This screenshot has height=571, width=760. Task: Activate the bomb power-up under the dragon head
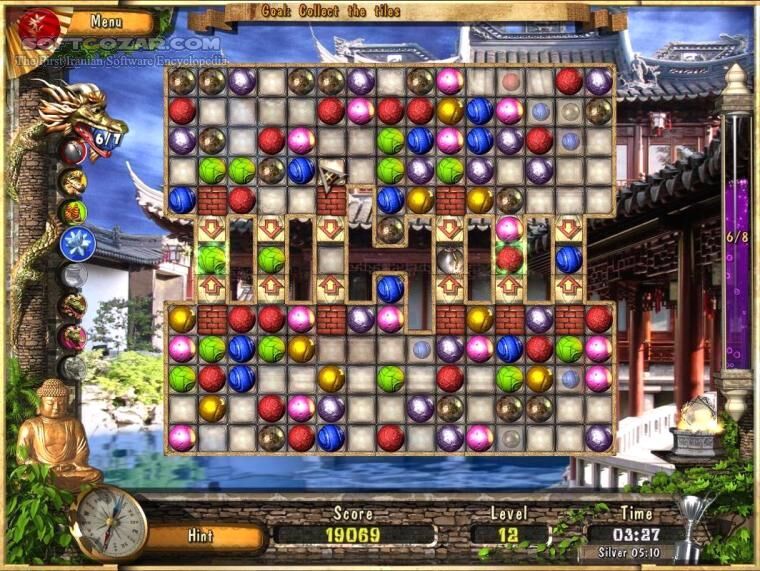pos(72,152)
